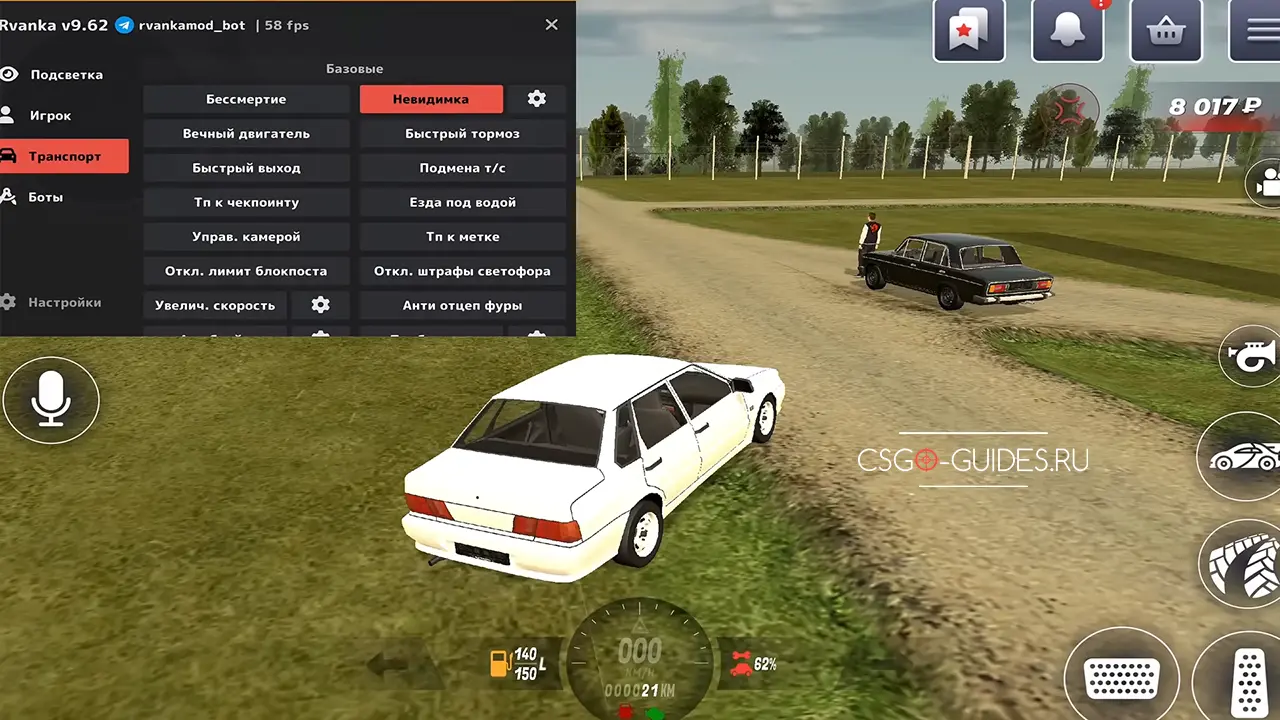Toggle Езда под водой
The width and height of the screenshot is (1280, 720).
click(462, 202)
